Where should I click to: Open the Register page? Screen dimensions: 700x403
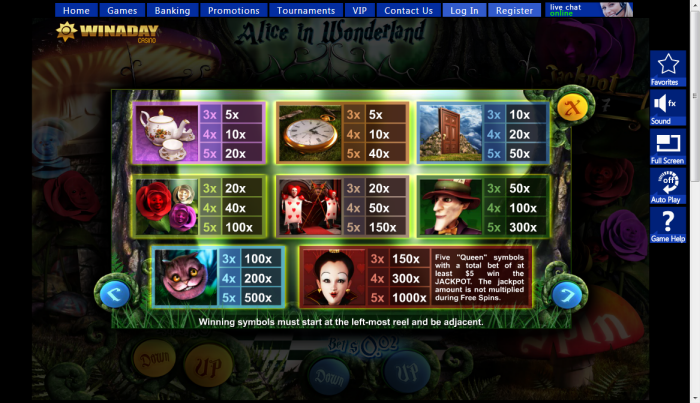[514, 11]
